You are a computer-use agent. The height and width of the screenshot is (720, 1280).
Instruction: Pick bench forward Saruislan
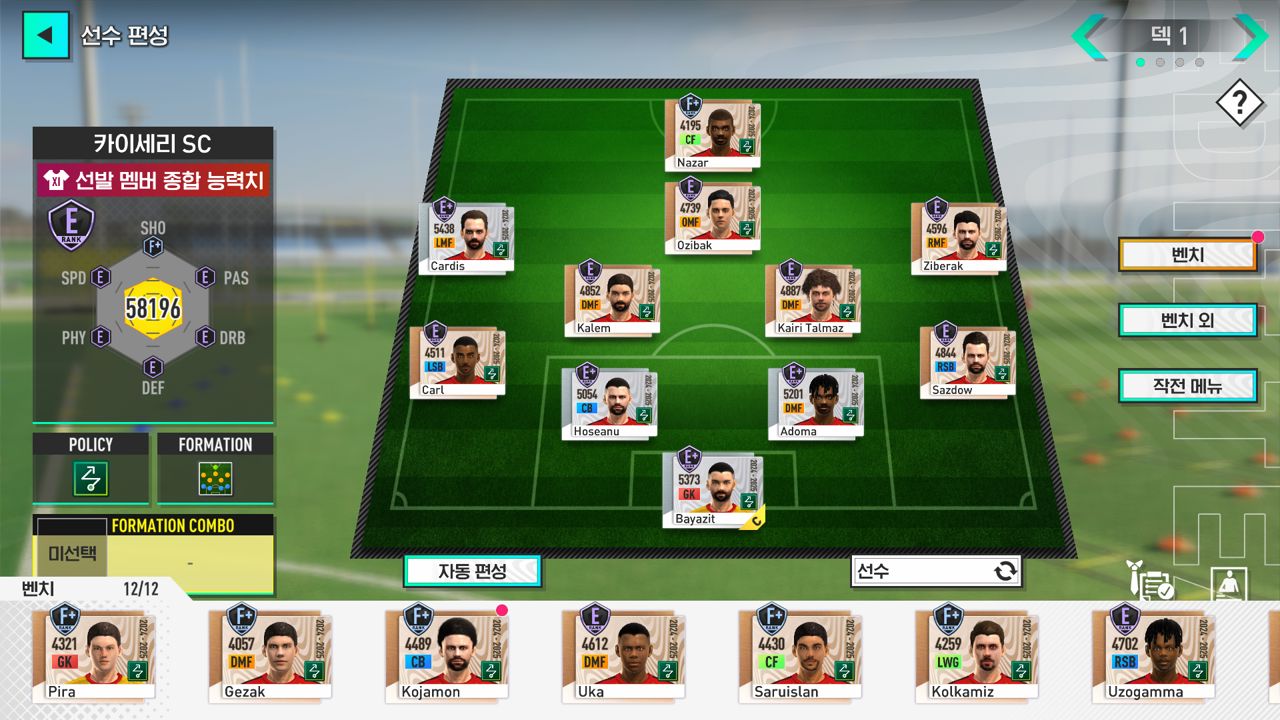click(x=799, y=653)
